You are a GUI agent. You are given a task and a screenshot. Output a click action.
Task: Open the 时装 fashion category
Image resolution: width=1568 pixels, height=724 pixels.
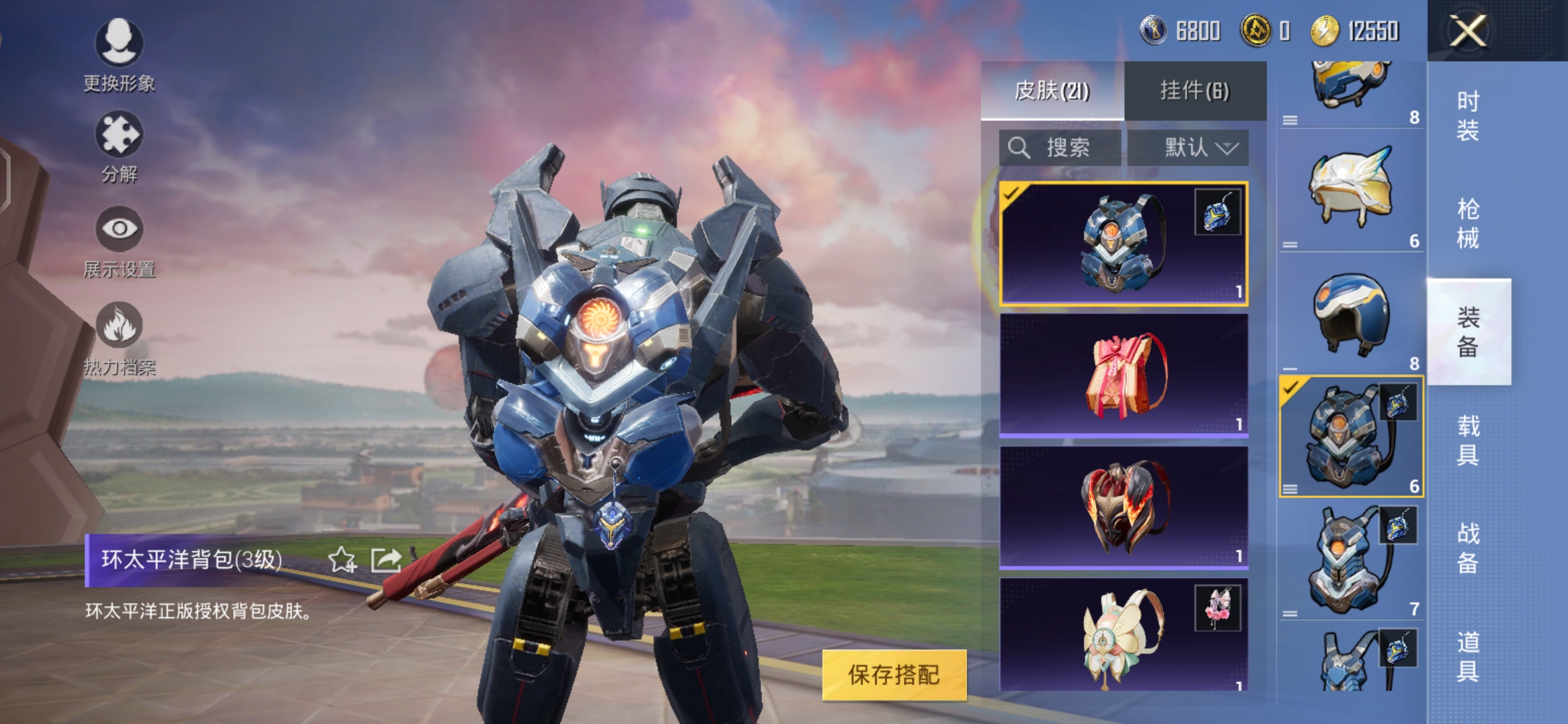1467,115
